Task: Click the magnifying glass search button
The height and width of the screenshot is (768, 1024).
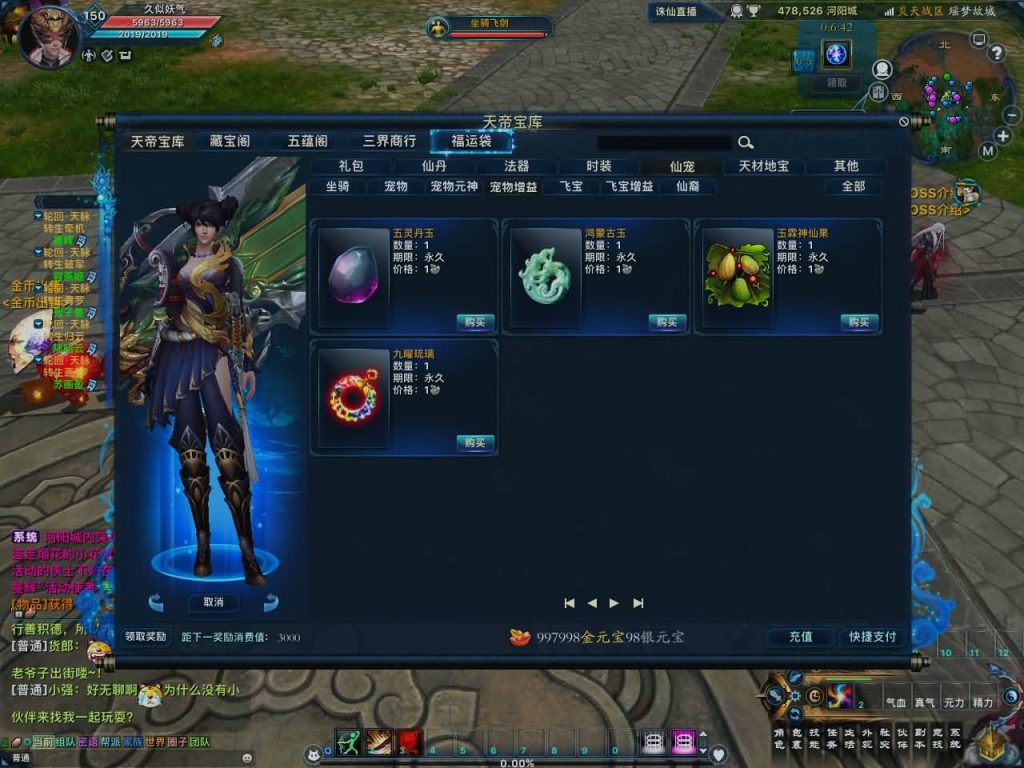Action: pyautogui.click(x=746, y=143)
